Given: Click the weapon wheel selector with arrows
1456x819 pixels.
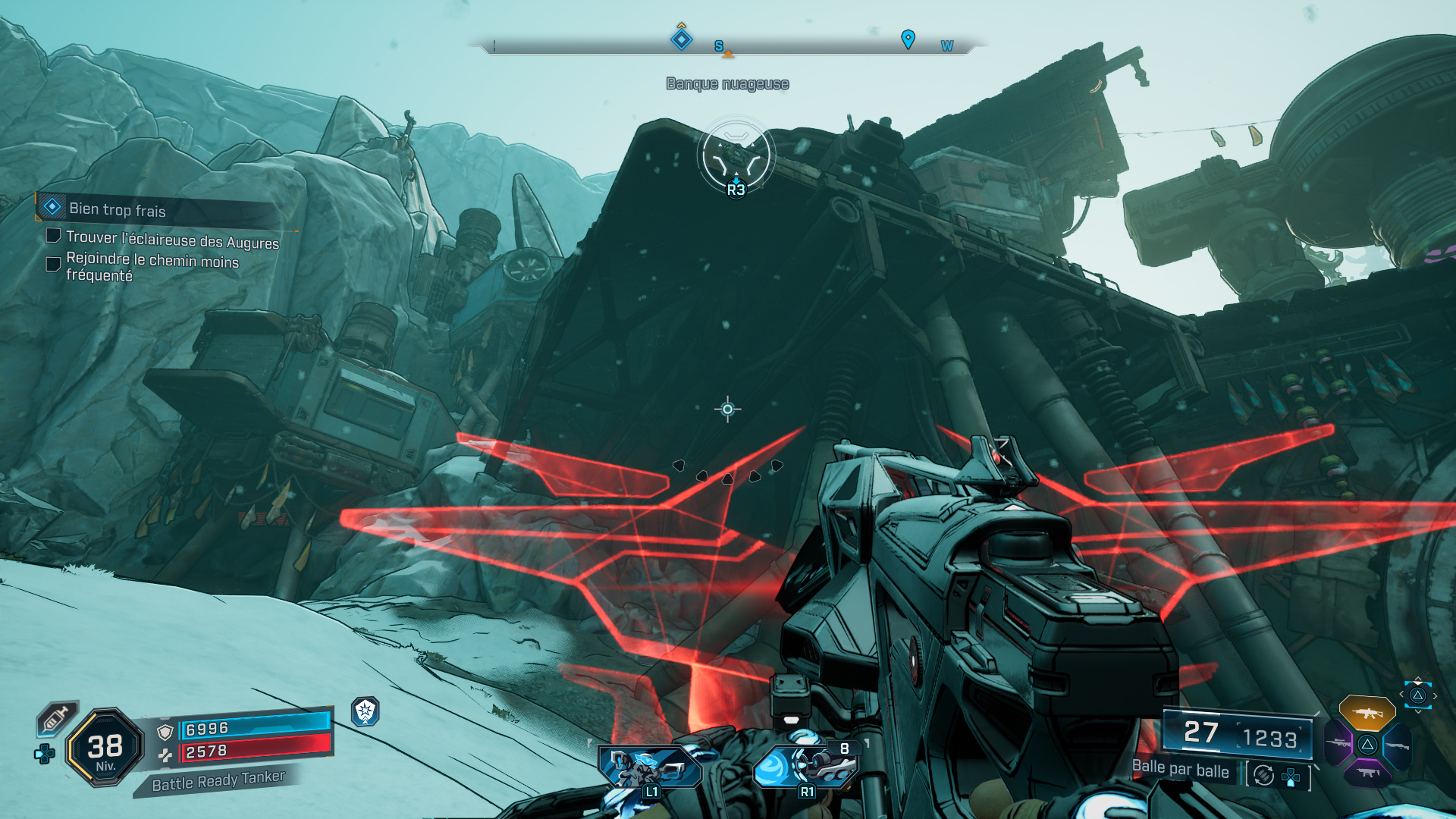Looking at the screenshot, I should (1417, 695).
